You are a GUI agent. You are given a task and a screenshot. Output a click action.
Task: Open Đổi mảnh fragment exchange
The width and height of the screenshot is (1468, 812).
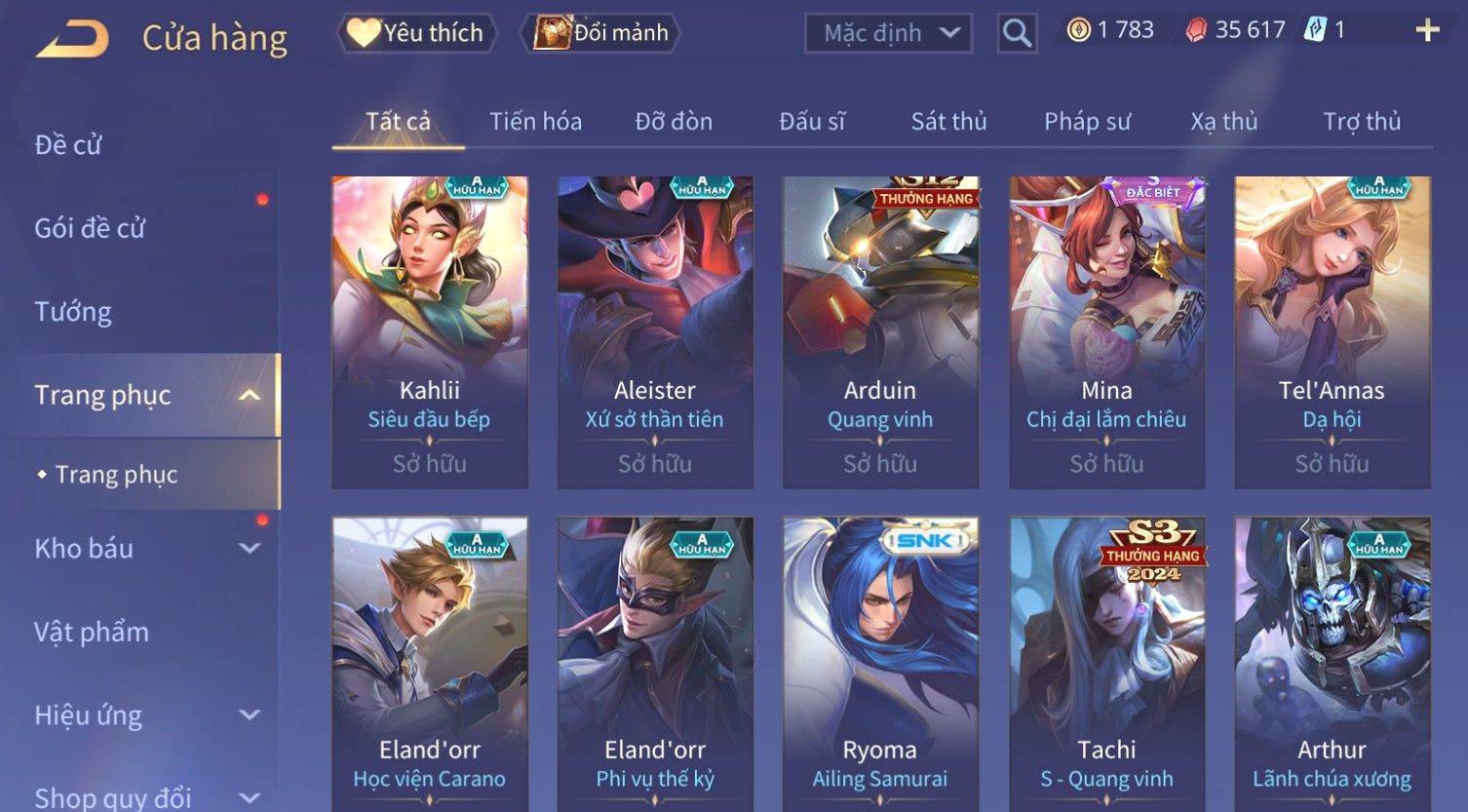tap(601, 33)
